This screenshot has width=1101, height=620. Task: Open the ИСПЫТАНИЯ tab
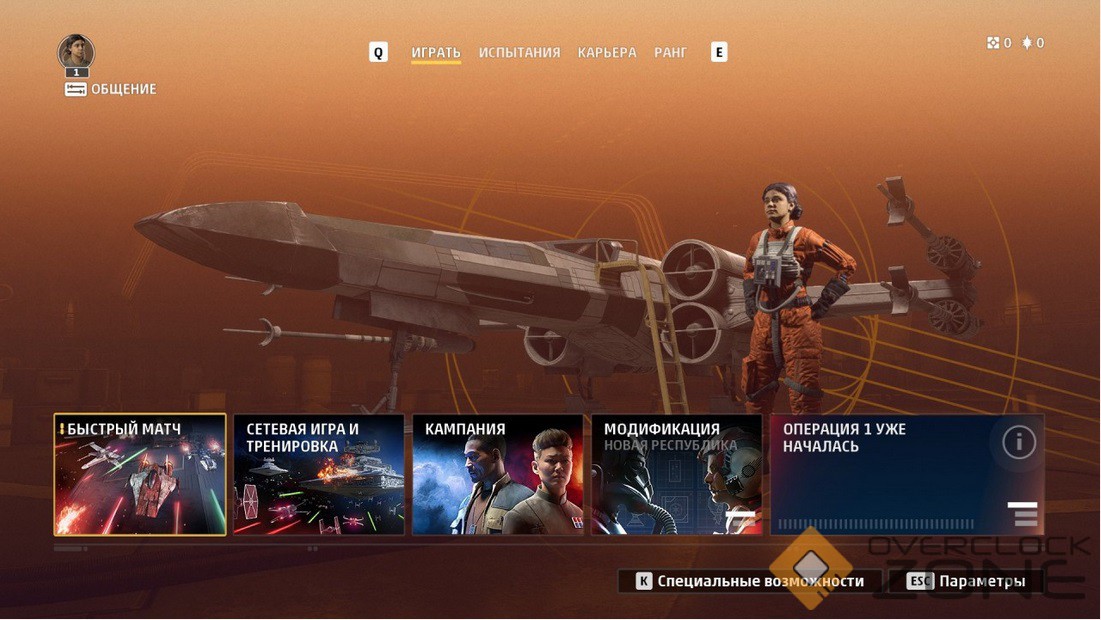519,52
